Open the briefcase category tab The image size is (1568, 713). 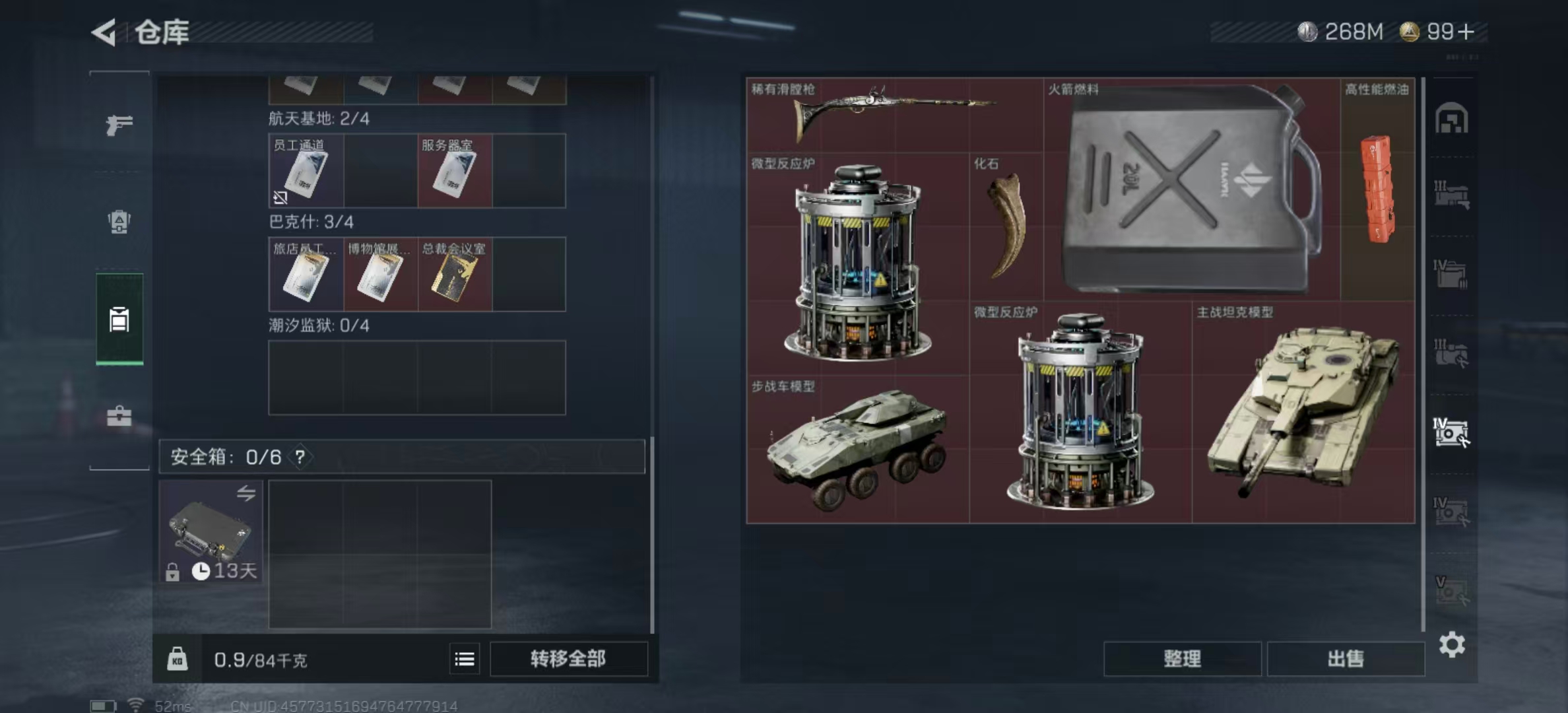pos(119,416)
